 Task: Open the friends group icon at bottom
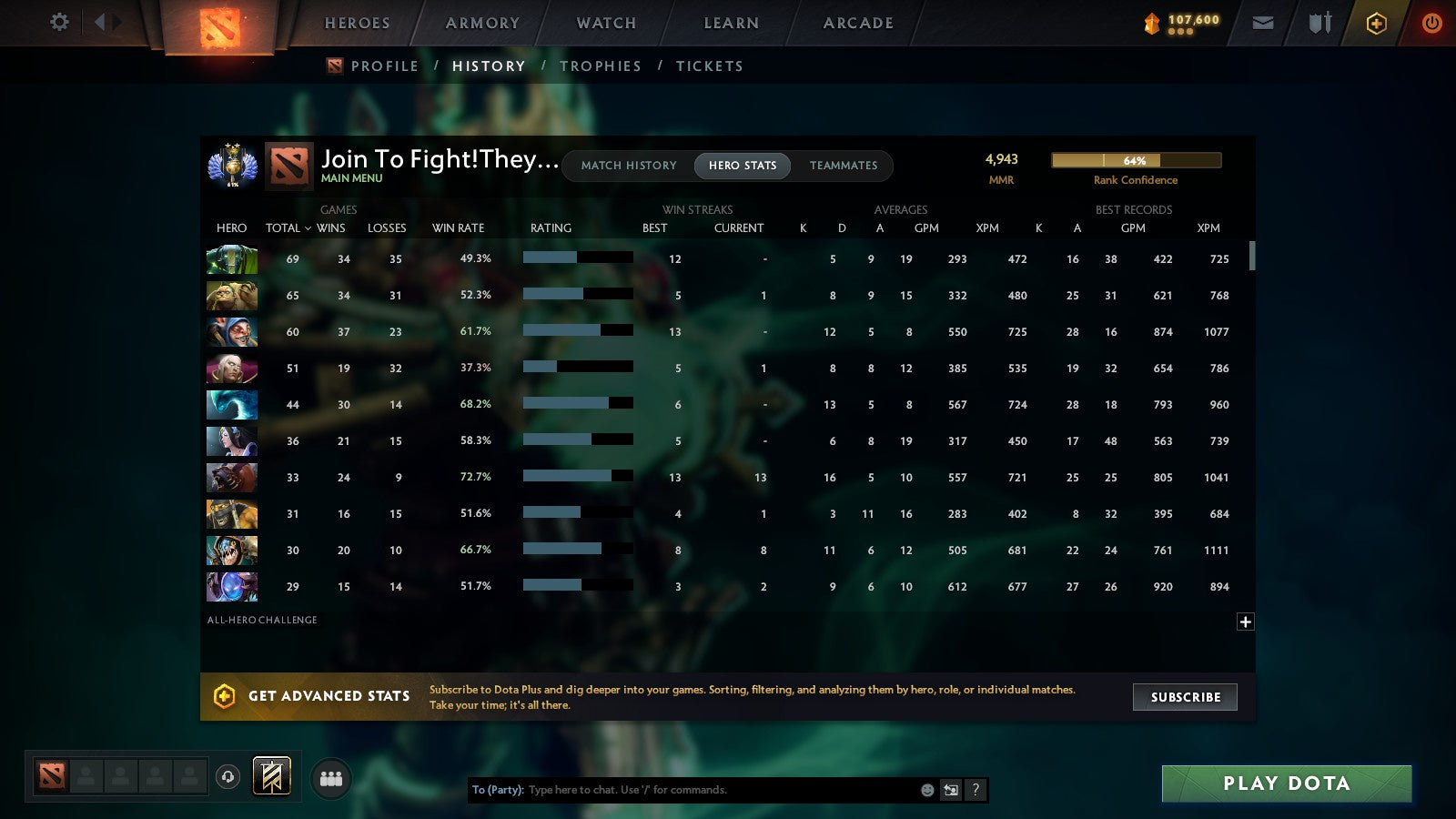[x=331, y=777]
